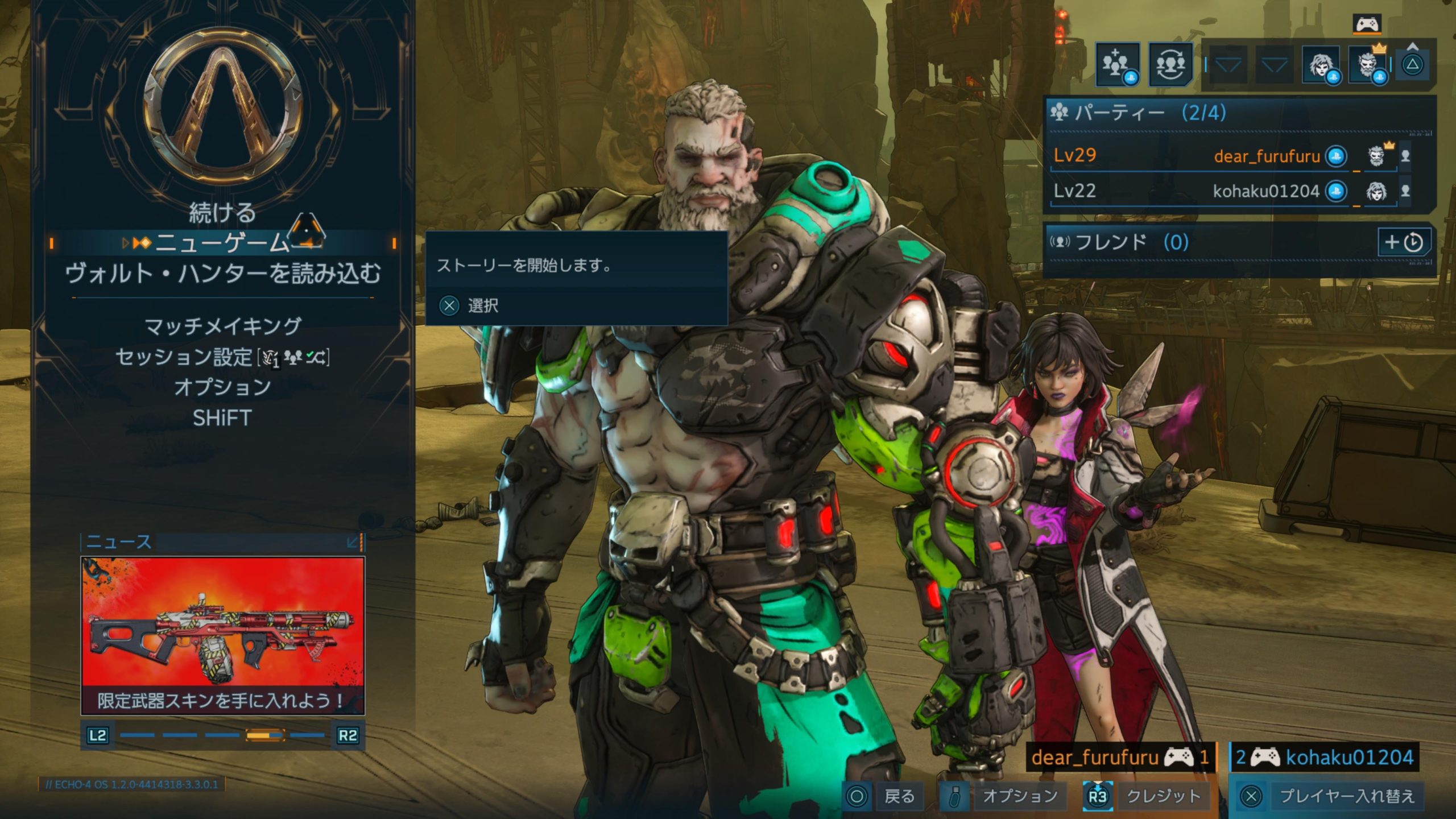This screenshot has width=1456, height=819.
Task: Click プレイヤー入れ替え to swap players
Action: click(x=1331, y=796)
